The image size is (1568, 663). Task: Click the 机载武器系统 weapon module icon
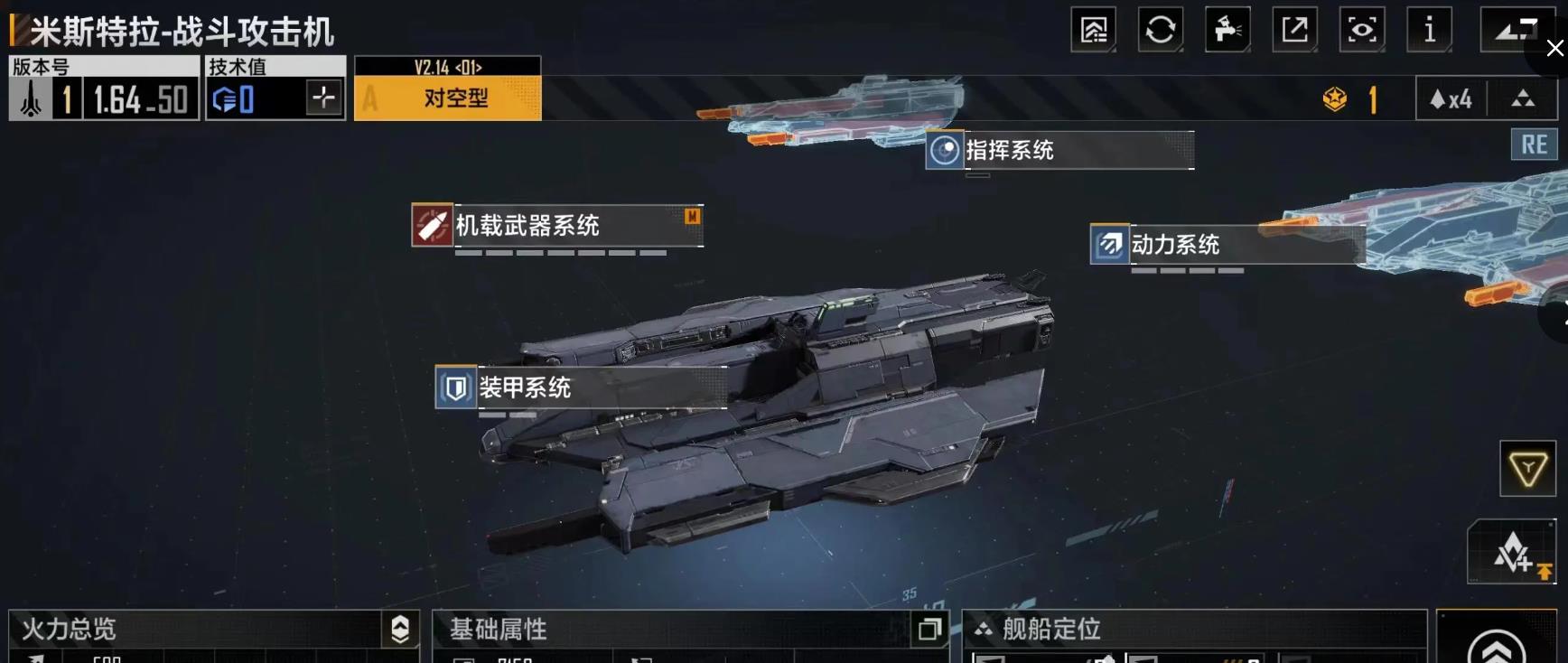click(433, 226)
